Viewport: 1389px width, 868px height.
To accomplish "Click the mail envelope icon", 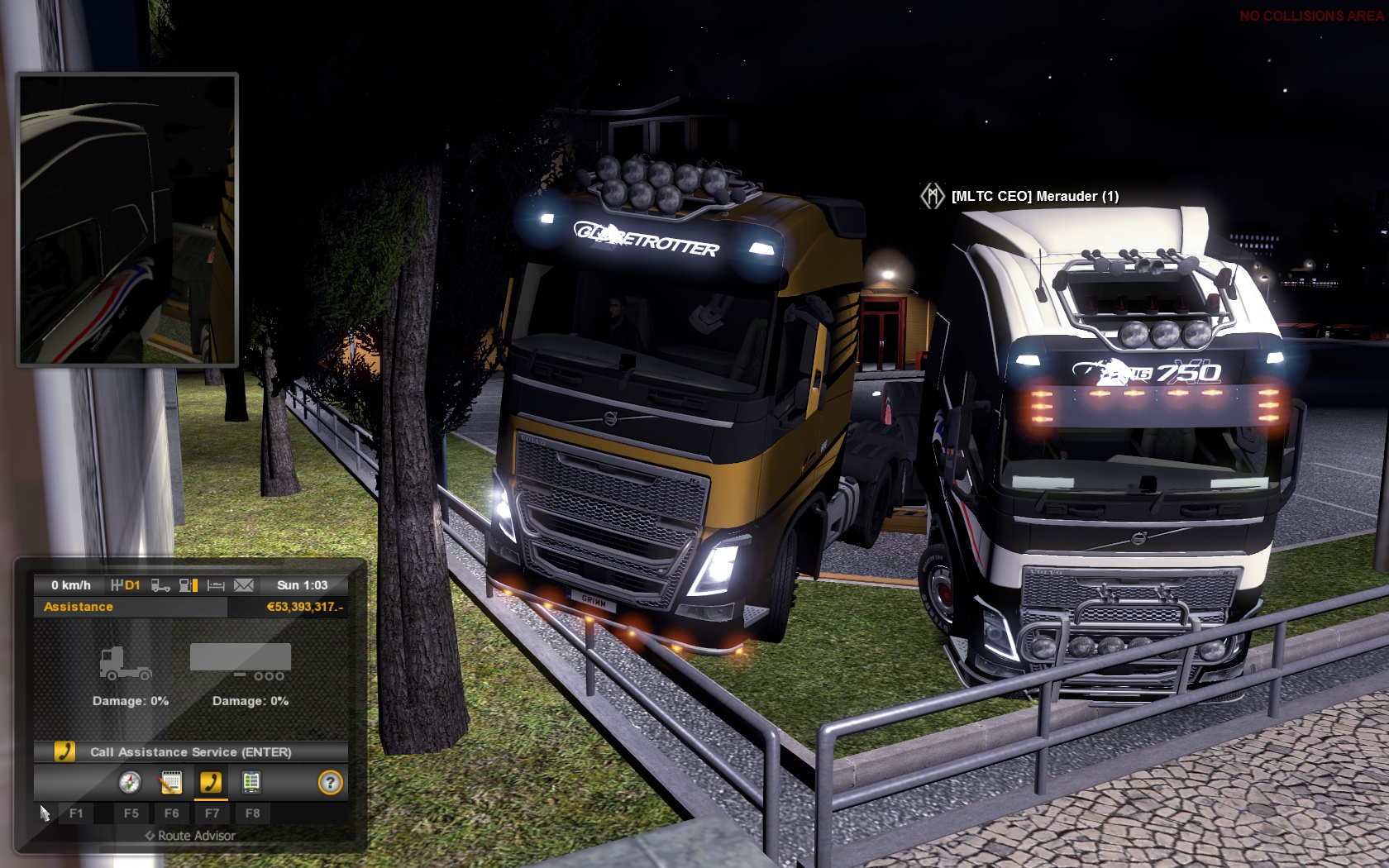I will pyautogui.click(x=244, y=585).
